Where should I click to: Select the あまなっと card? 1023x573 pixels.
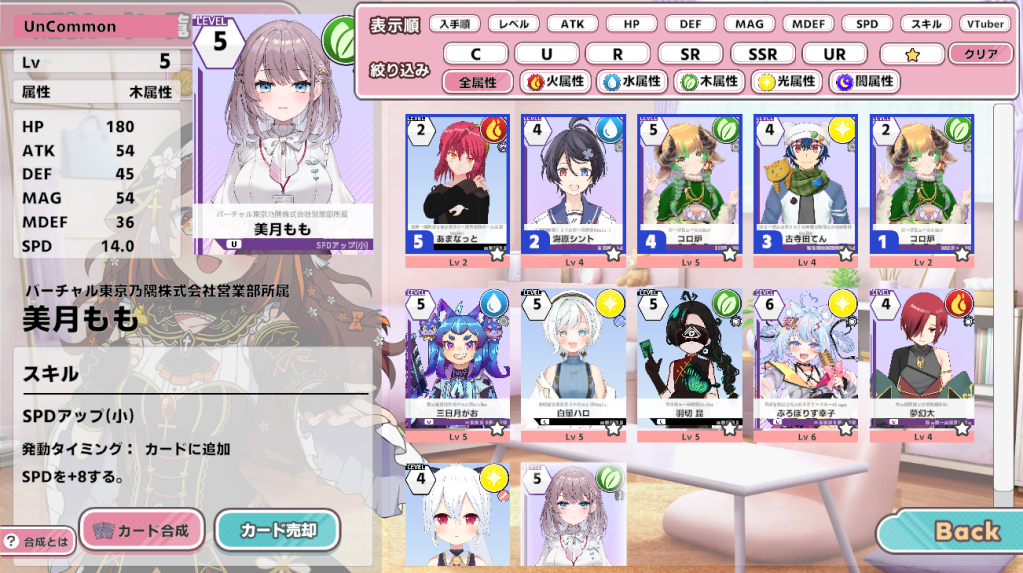pos(456,190)
